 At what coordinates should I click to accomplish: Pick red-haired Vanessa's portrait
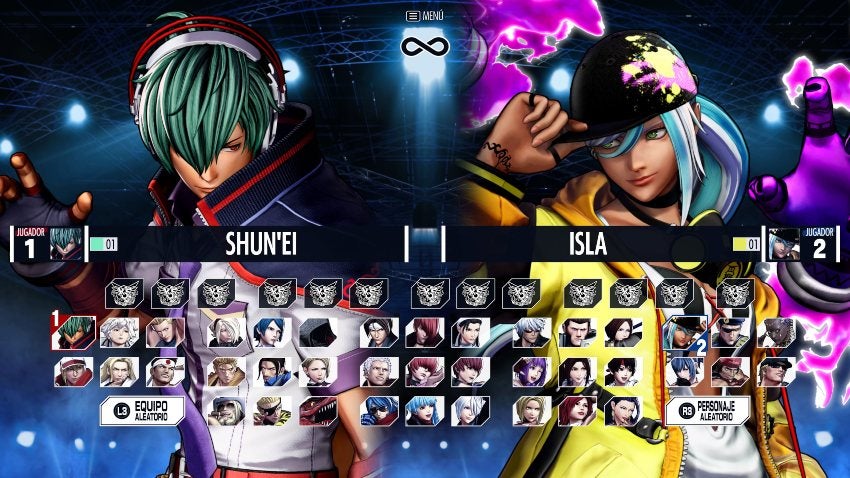(x=577, y=410)
